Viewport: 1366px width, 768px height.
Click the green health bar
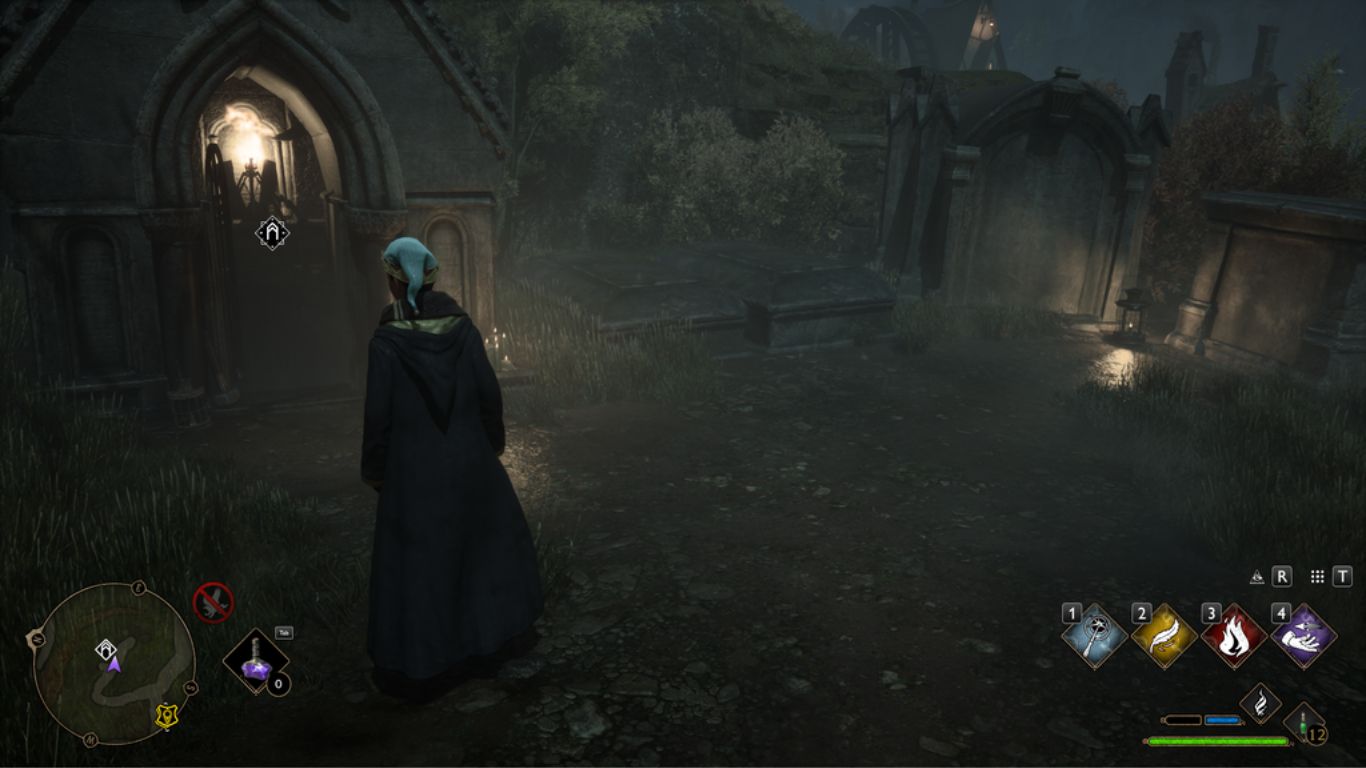[1217, 740]
